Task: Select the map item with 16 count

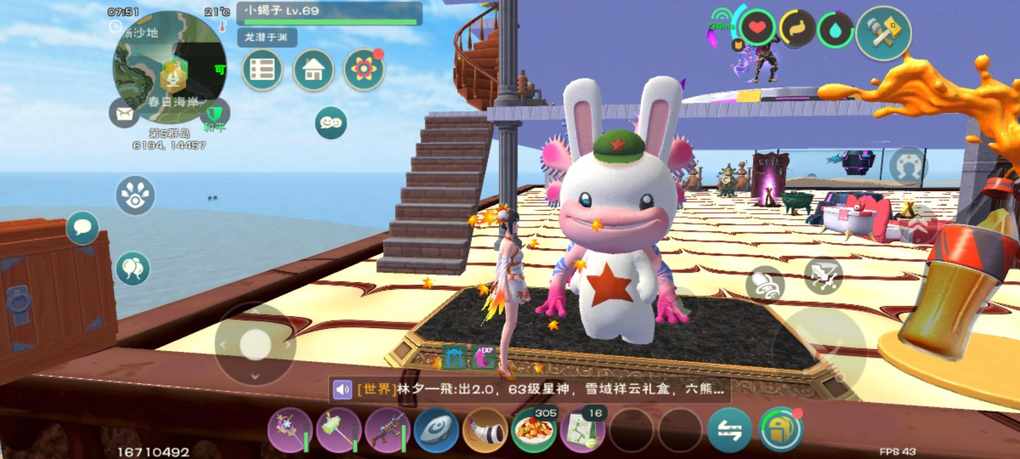Action: [x=583, y=430]
